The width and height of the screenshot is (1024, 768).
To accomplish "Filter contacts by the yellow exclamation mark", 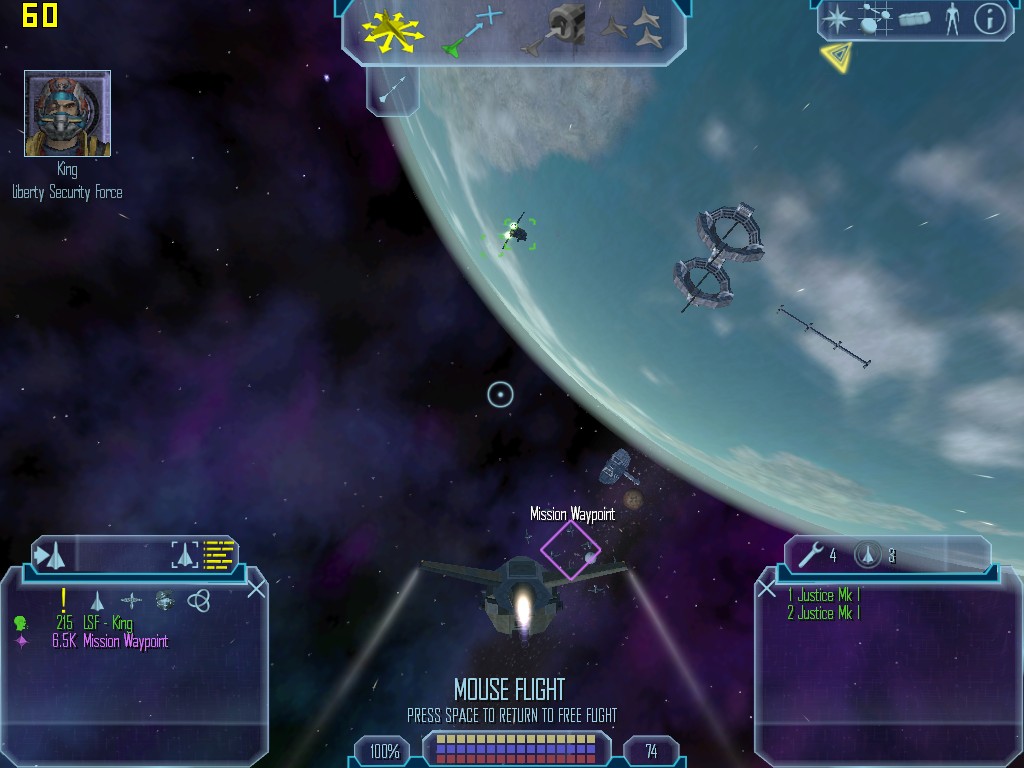I will coord(64,599).
